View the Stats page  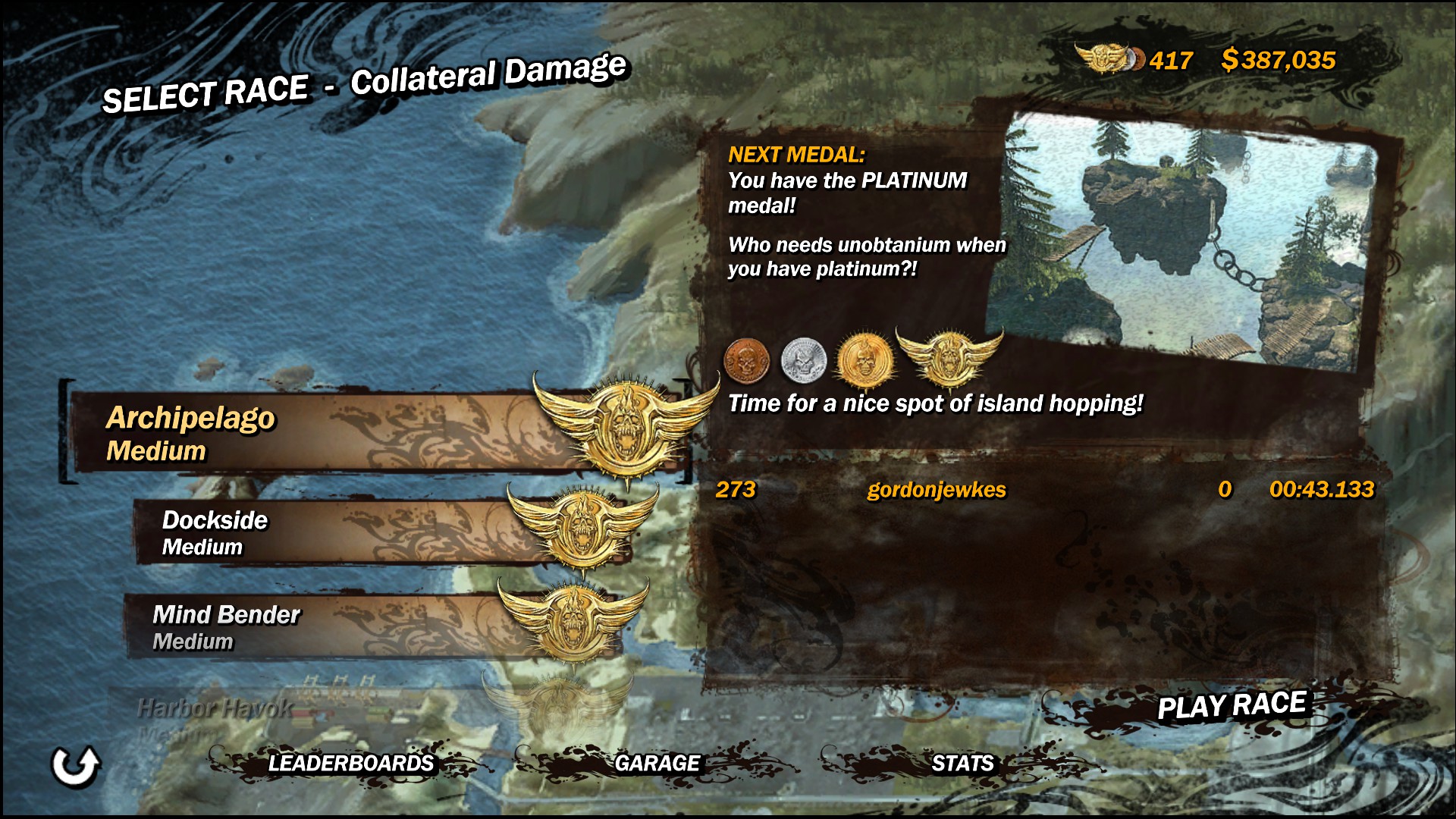point(962,763)
